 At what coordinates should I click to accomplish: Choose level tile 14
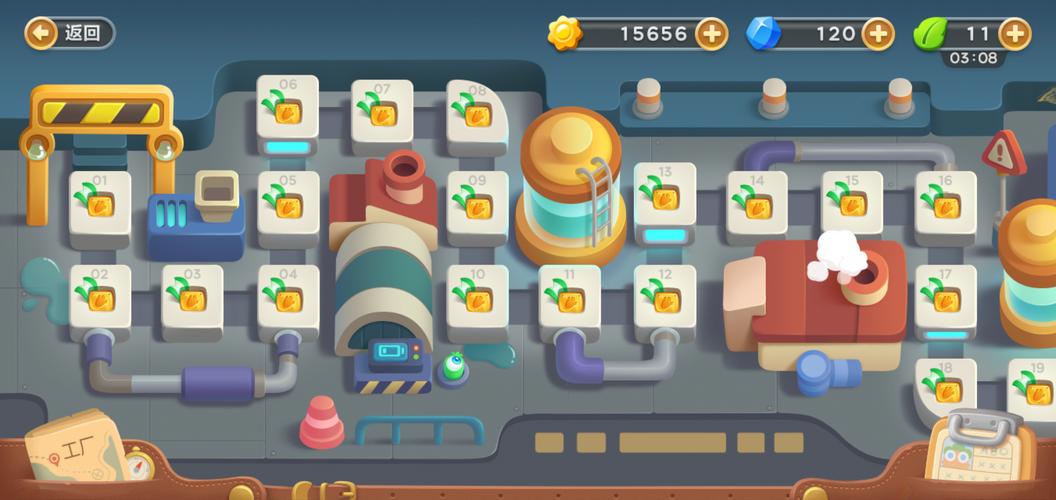757,204
